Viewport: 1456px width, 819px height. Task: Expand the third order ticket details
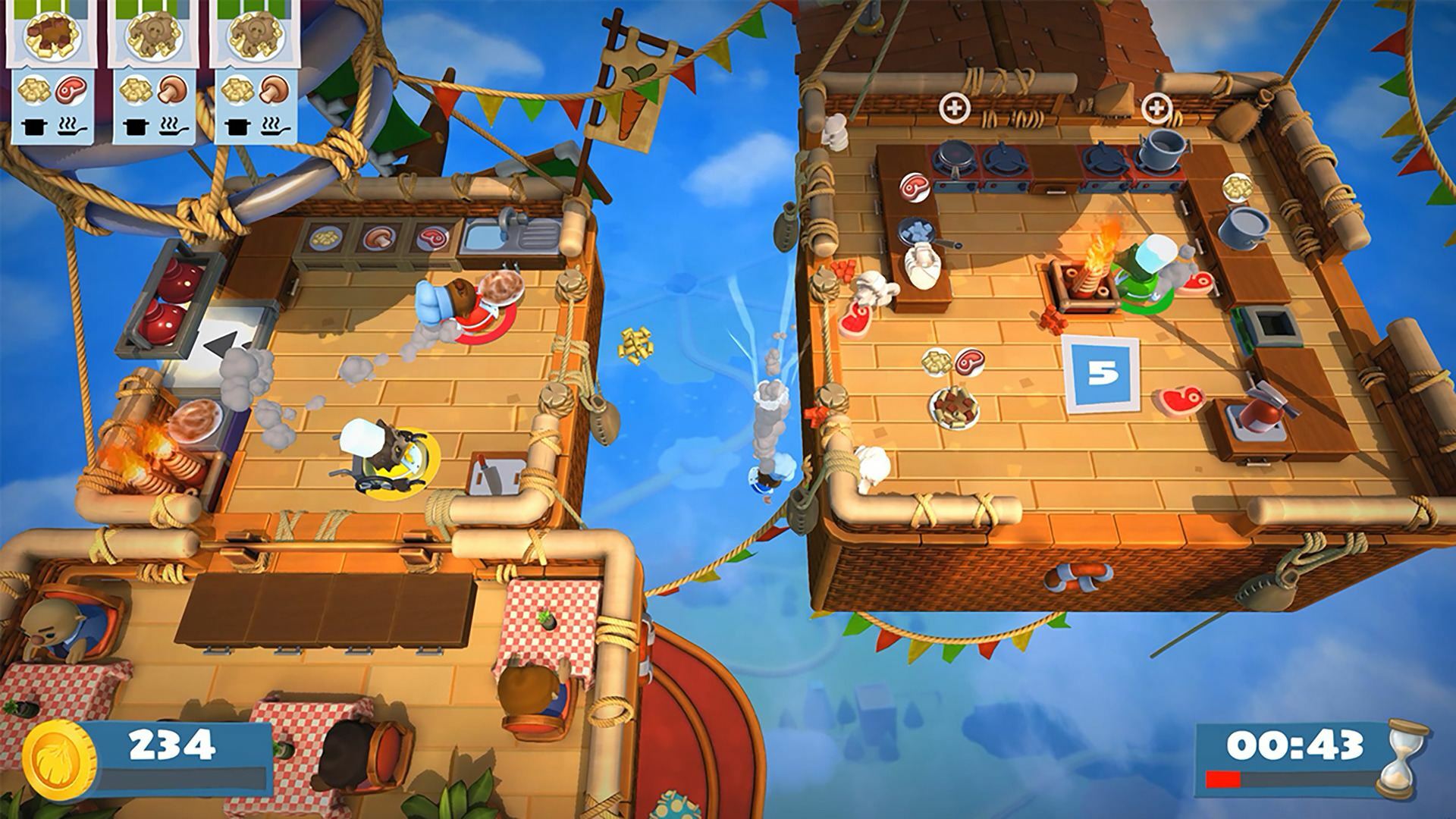[x=256, y=36]
